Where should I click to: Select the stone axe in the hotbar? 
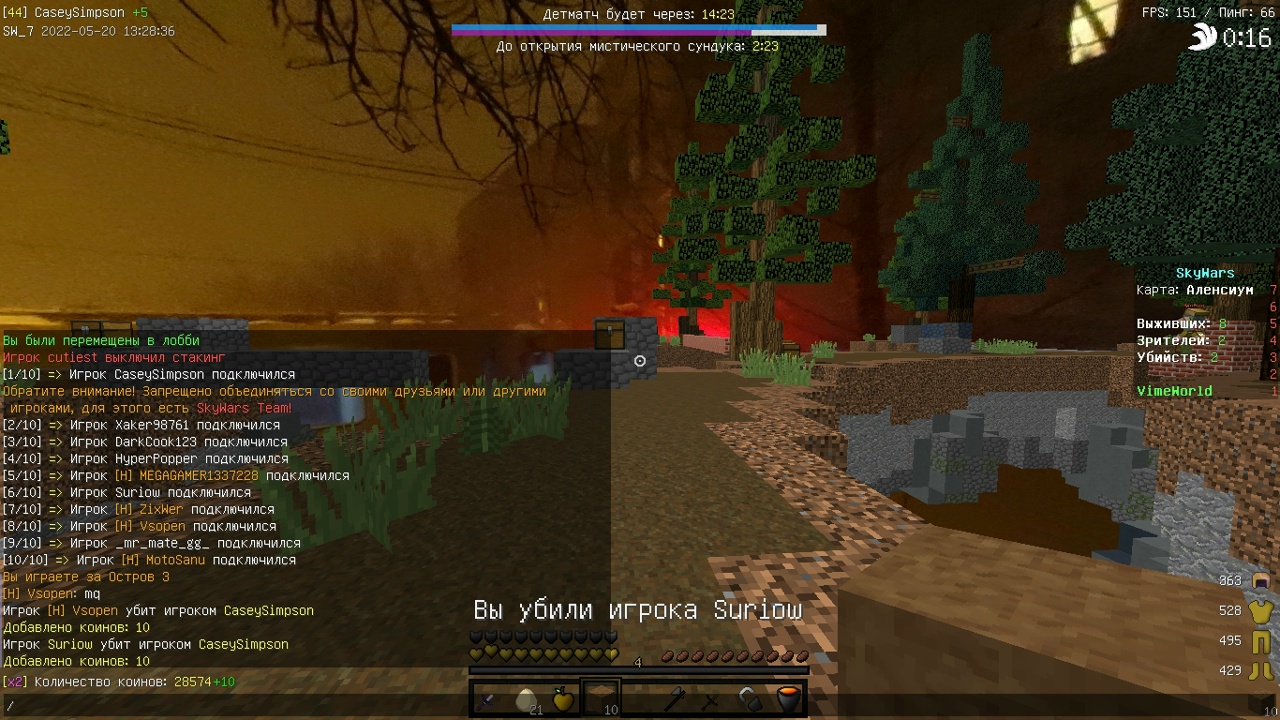(x=676, y=699)
